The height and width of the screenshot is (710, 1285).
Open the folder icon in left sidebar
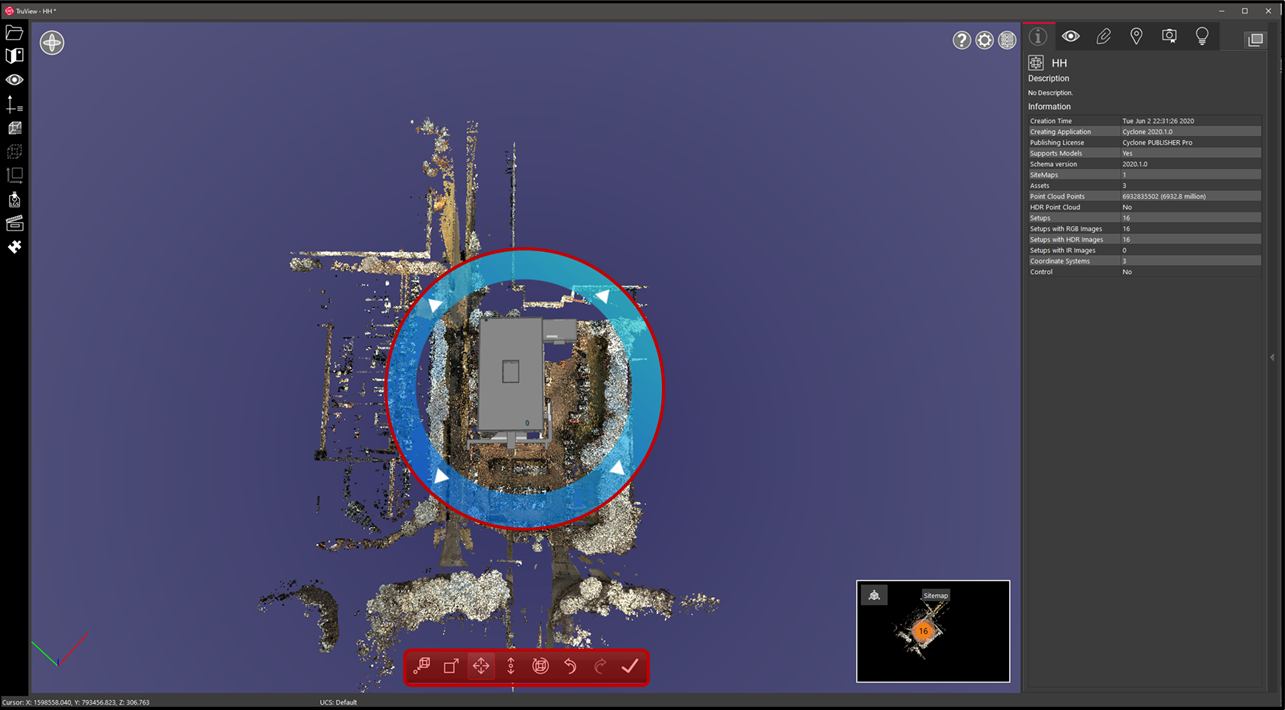coord(14,33)
